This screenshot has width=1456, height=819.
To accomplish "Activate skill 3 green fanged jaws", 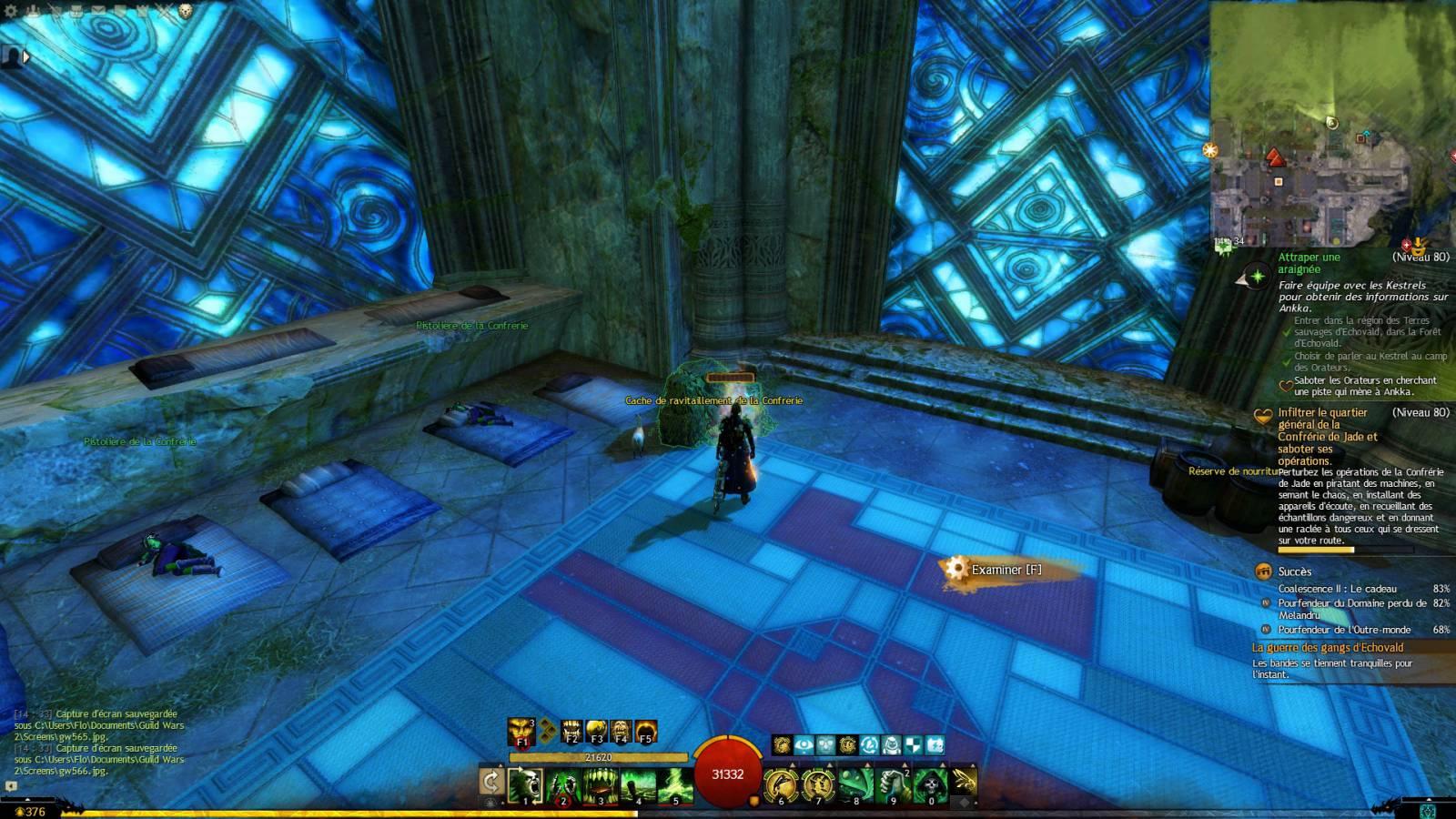I will pos(601,784).
